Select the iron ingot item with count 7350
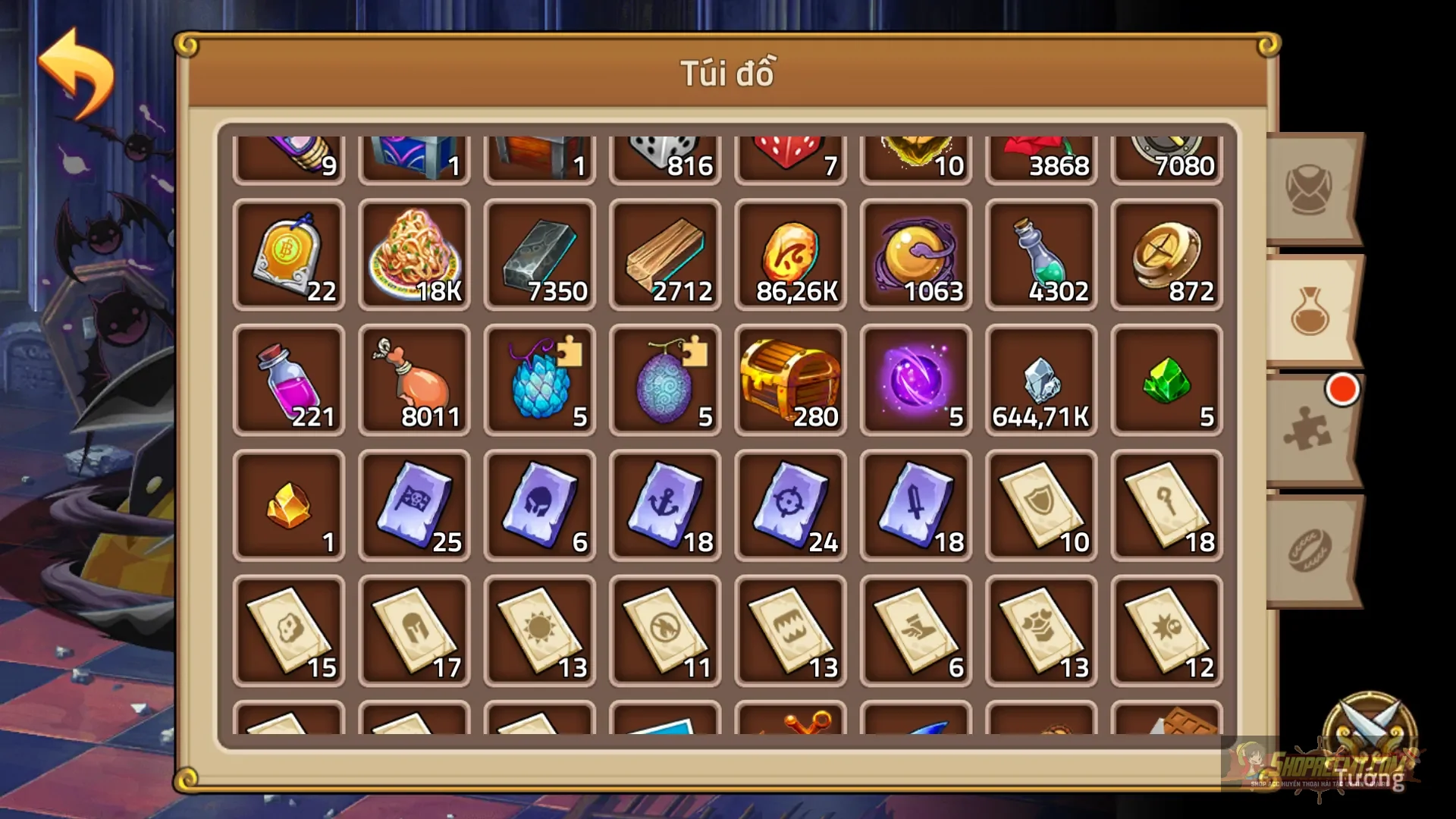This screenshot has height=819, width=1456. (539, 254)
